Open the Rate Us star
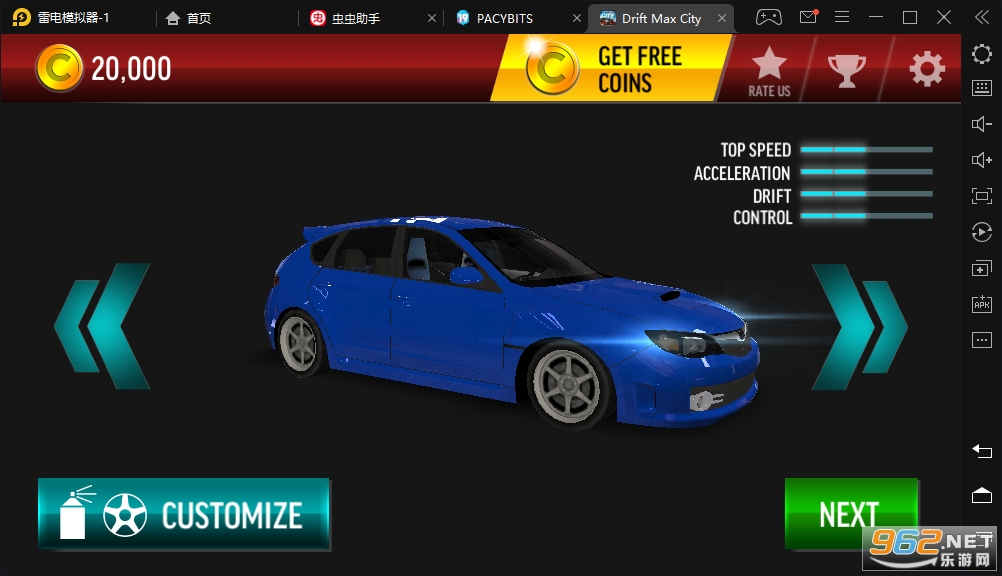The width and height of the screenshot is (1002, 576). tap(769, 70)
